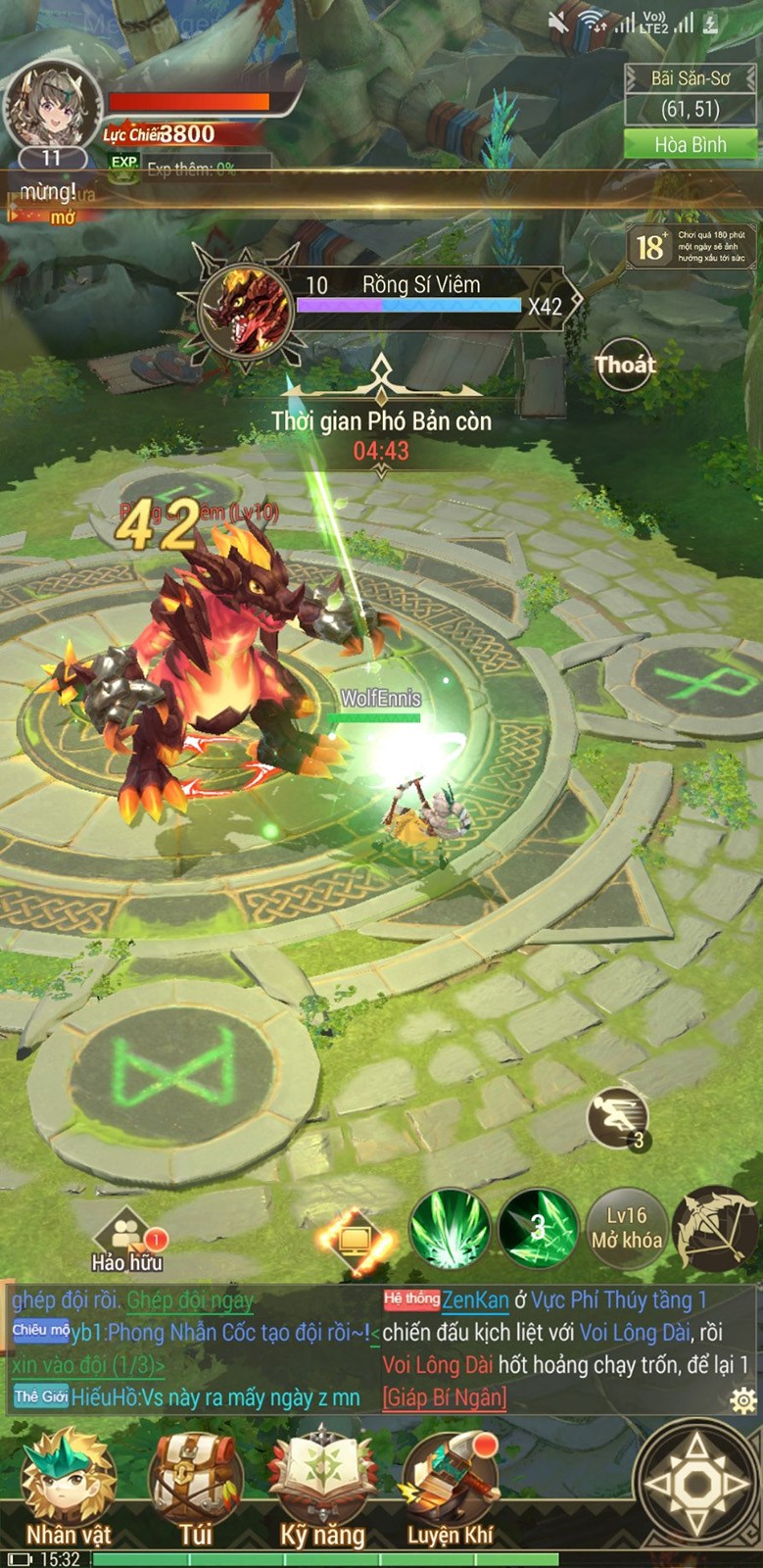The image size is (763, 1568).
Task: Tap the compass-style button in the corner
Action: pos(696,1484)
